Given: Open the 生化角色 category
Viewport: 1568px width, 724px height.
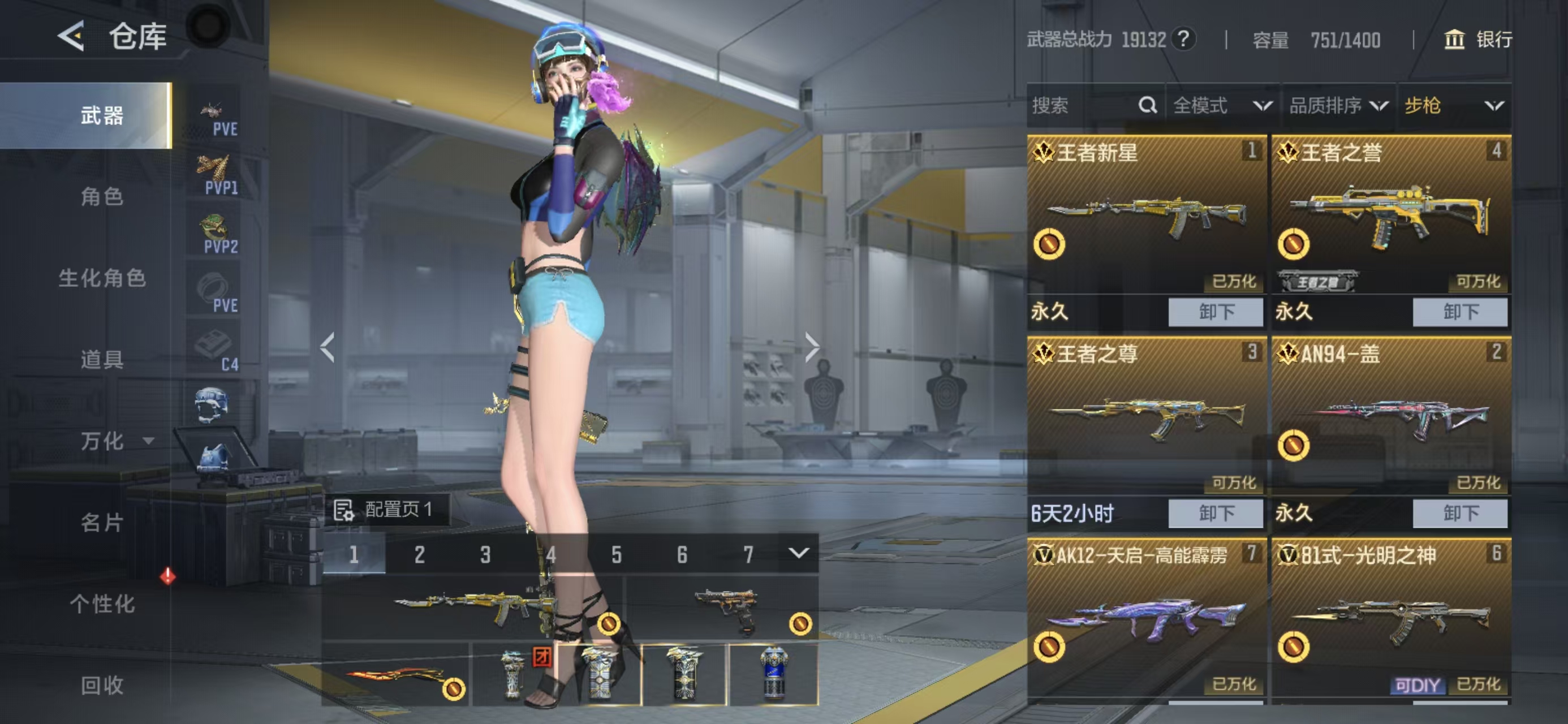Looking at the screenshot, I should coord(102,278).
